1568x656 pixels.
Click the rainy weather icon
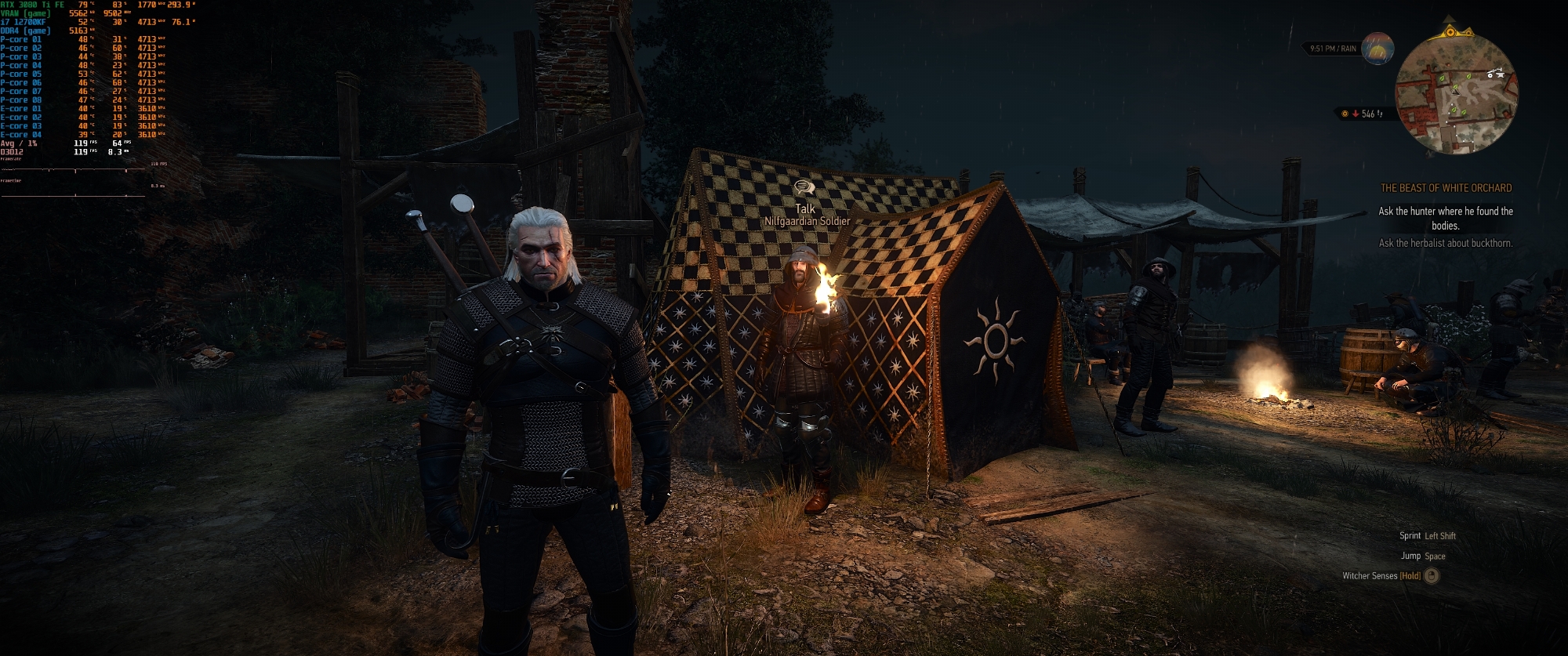coord(1377,49)
